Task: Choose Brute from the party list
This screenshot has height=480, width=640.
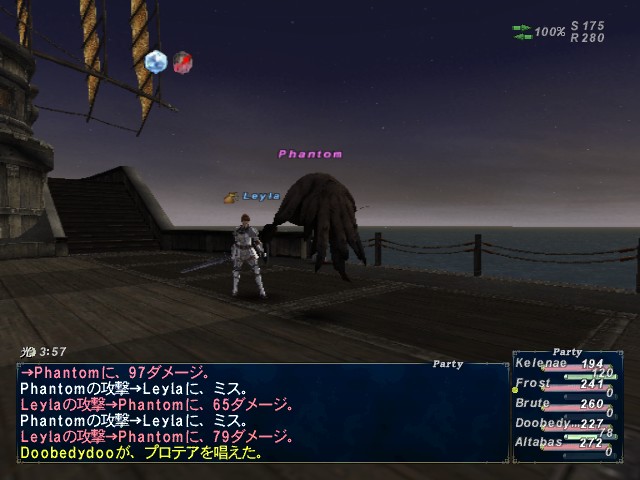Action: 533,403
